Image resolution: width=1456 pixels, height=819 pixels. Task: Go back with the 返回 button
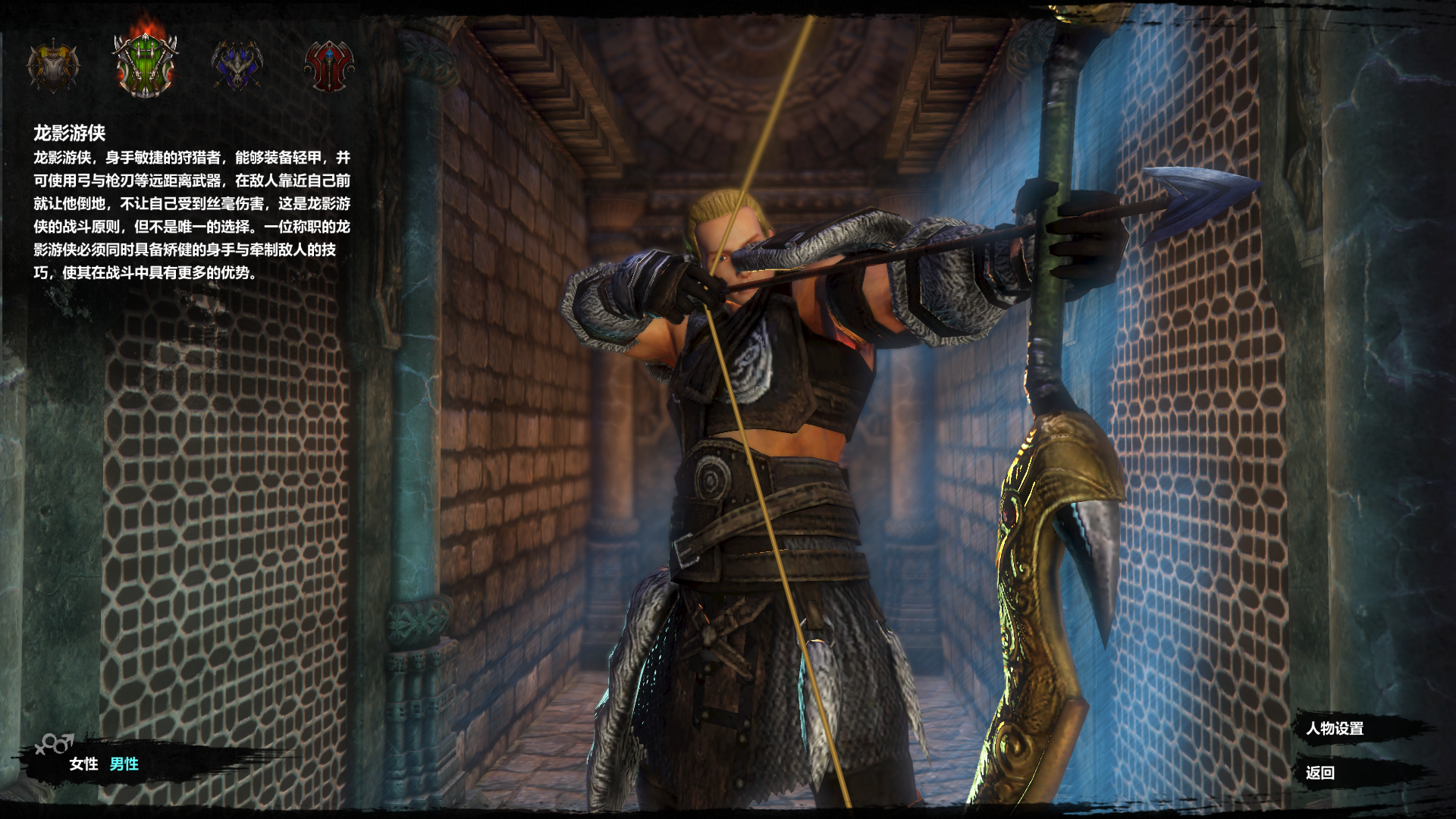1320,773
